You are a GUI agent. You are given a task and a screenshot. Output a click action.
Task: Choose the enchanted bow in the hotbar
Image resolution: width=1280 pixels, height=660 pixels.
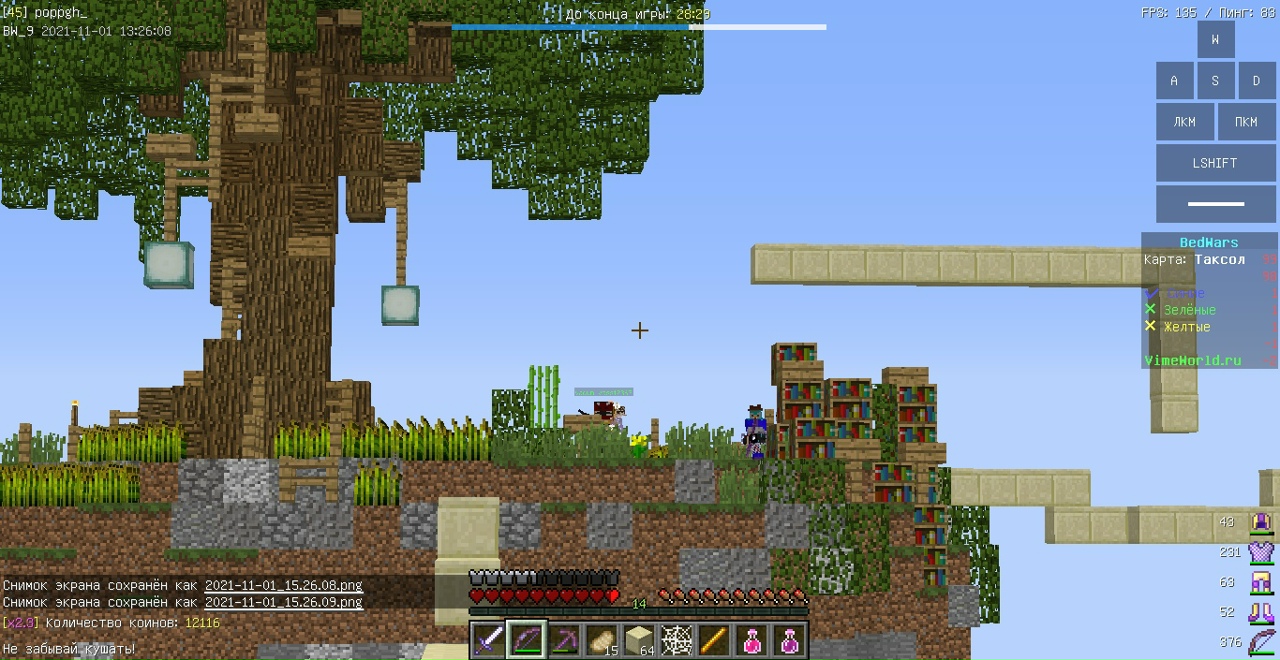(x=526, y=639)
